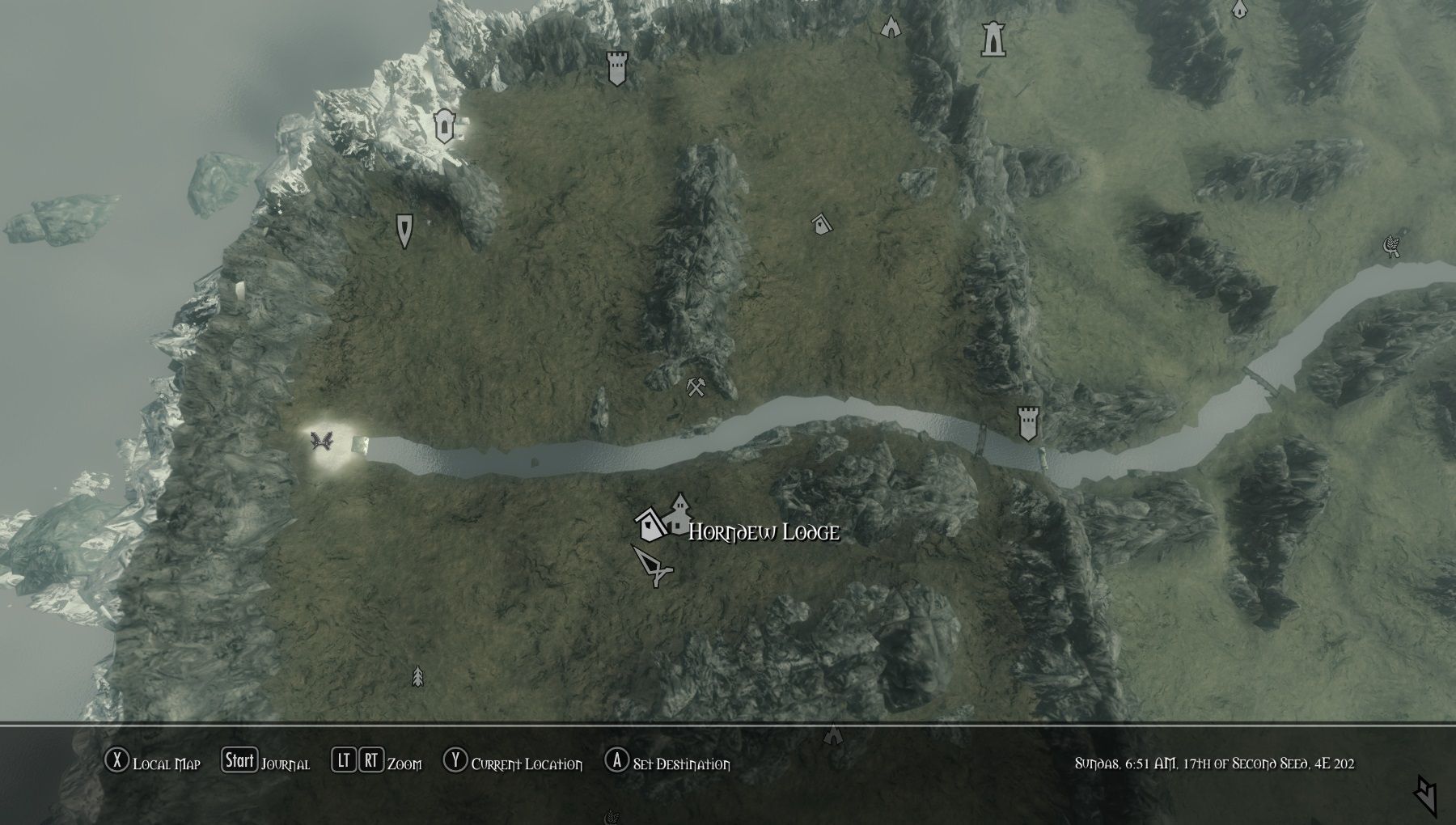Click the hut marker in the central valley
Image resolution: width=1456 pixels, height=825 pixels.
tap(819, 222)
